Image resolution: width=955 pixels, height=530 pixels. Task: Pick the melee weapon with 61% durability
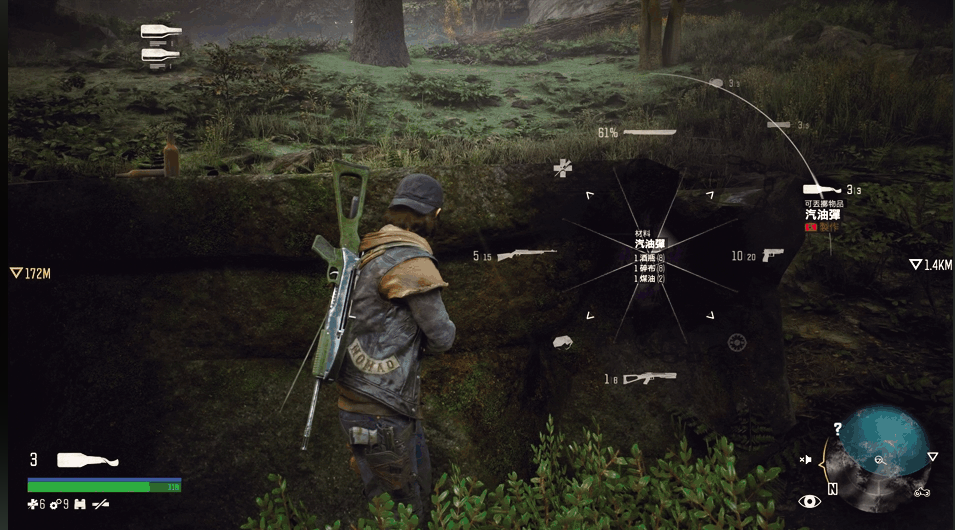[649, 132]
